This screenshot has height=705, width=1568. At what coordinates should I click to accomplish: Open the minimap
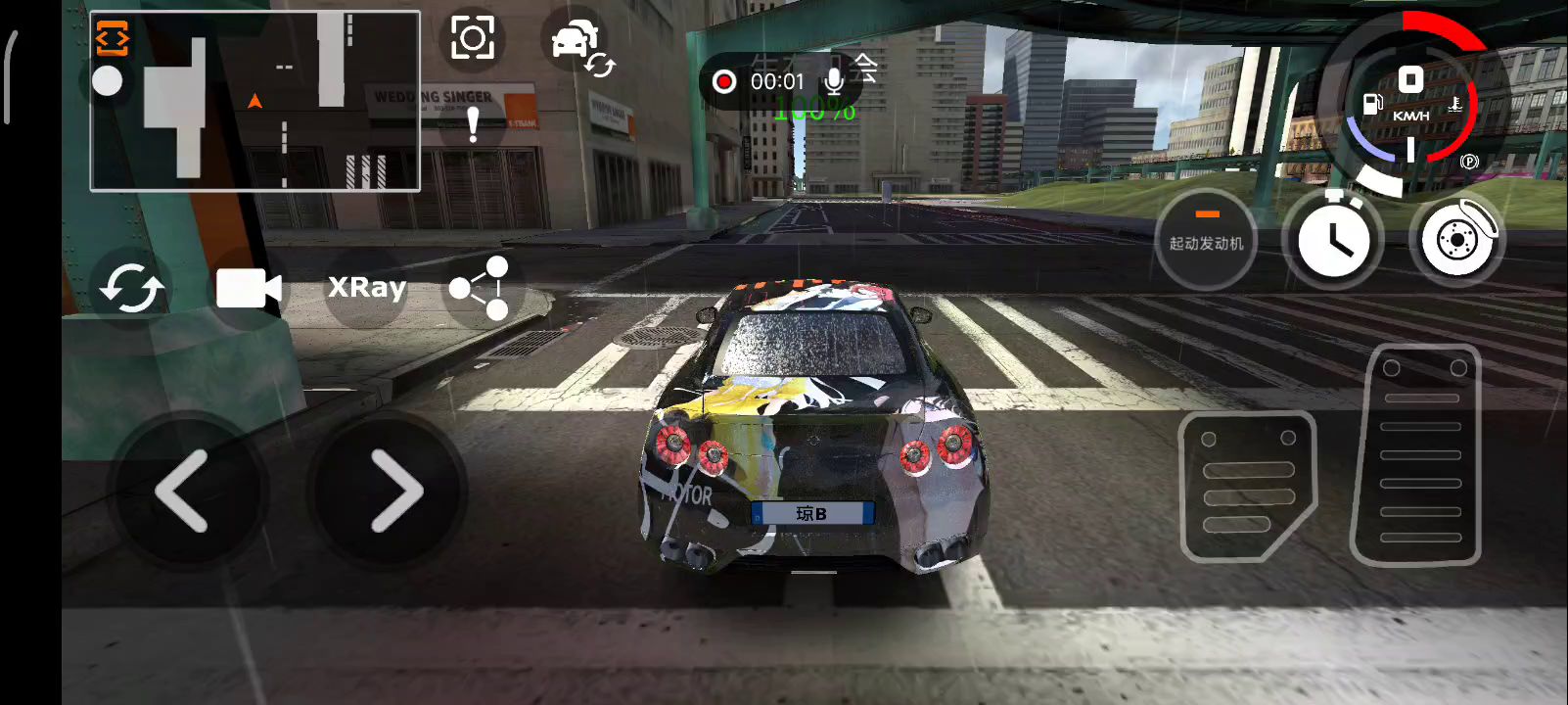[254, 101]
